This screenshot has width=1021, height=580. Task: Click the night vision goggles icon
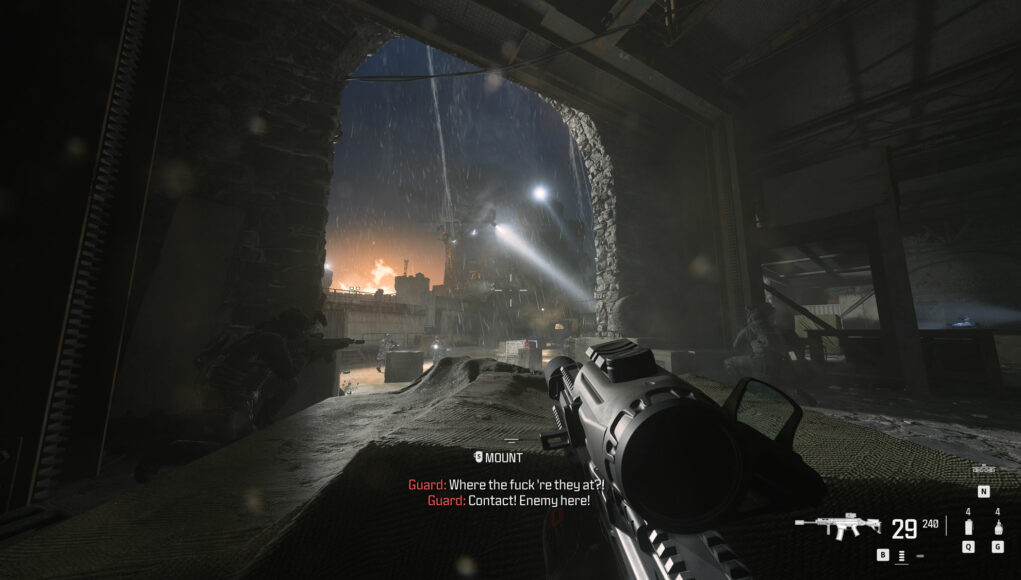983,469
